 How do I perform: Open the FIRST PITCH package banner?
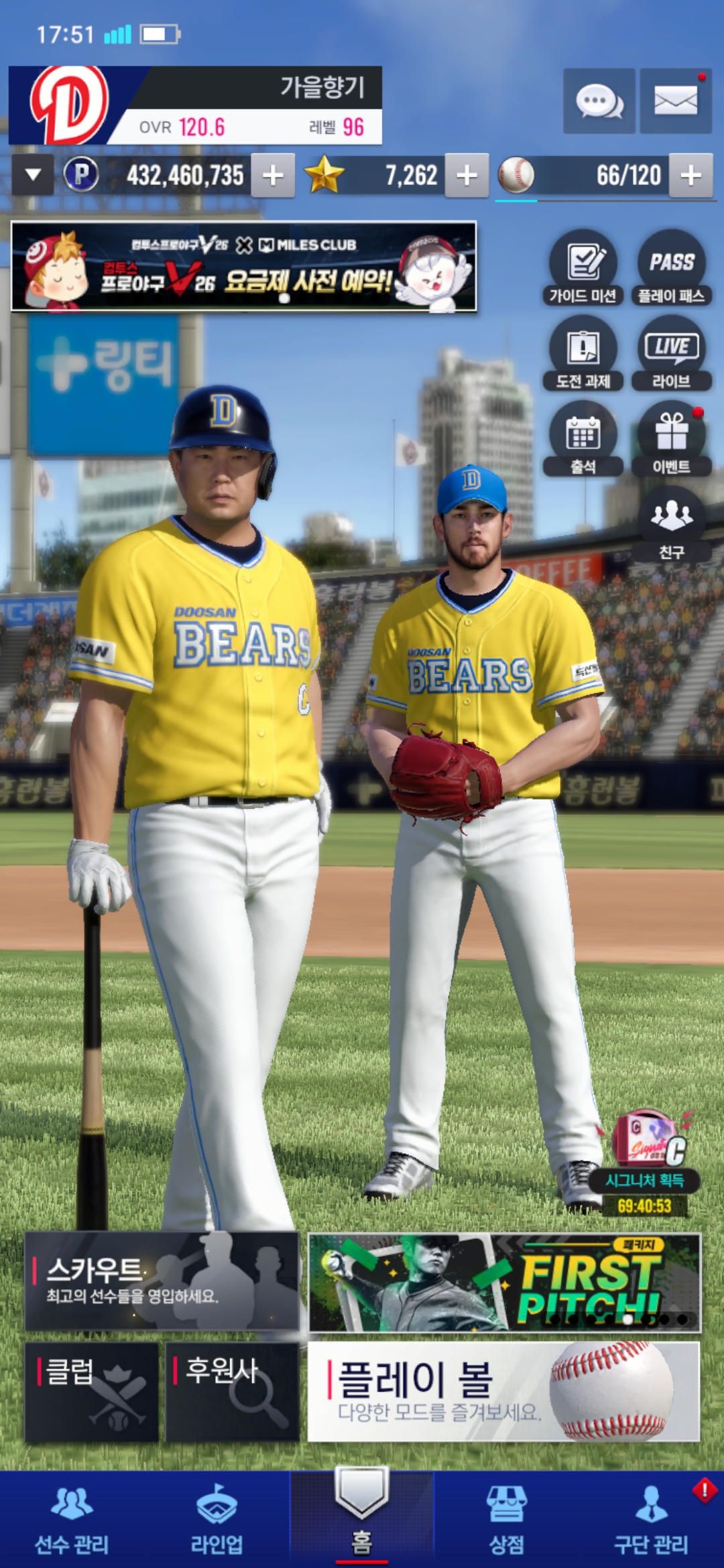[504, 1282]
